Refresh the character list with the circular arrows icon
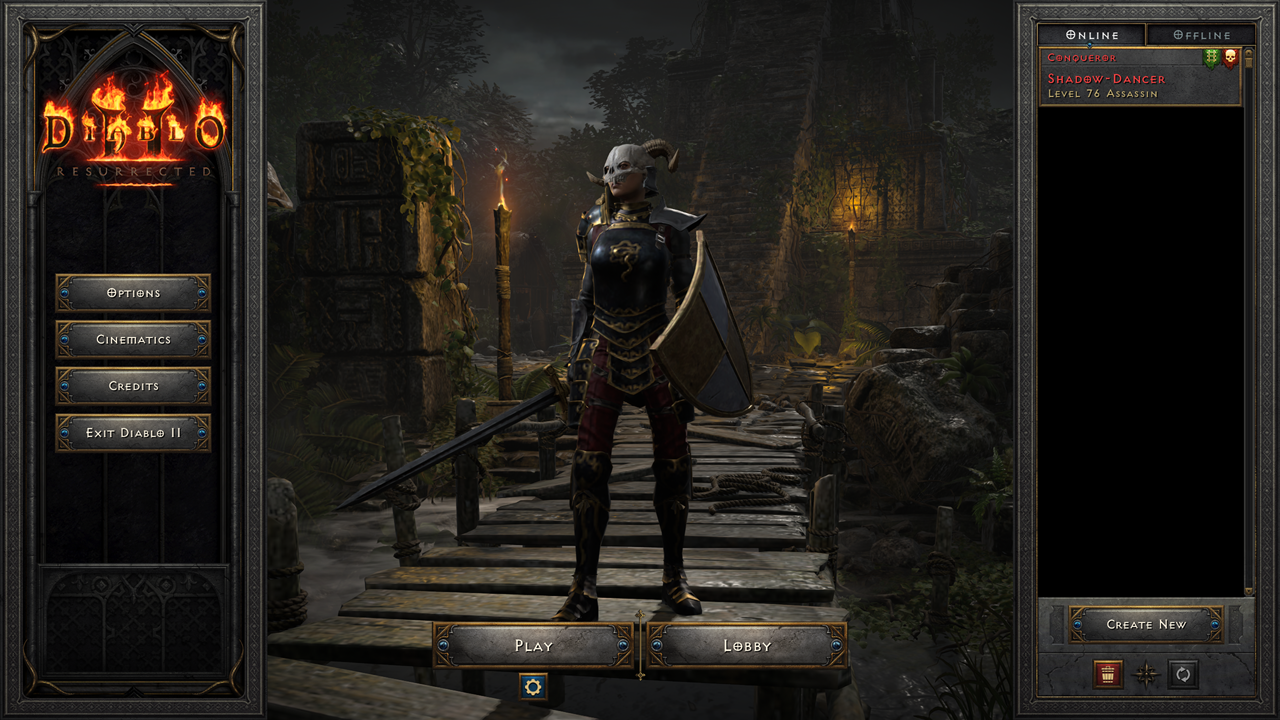The image size is (1280, 720). point(1183,674)
